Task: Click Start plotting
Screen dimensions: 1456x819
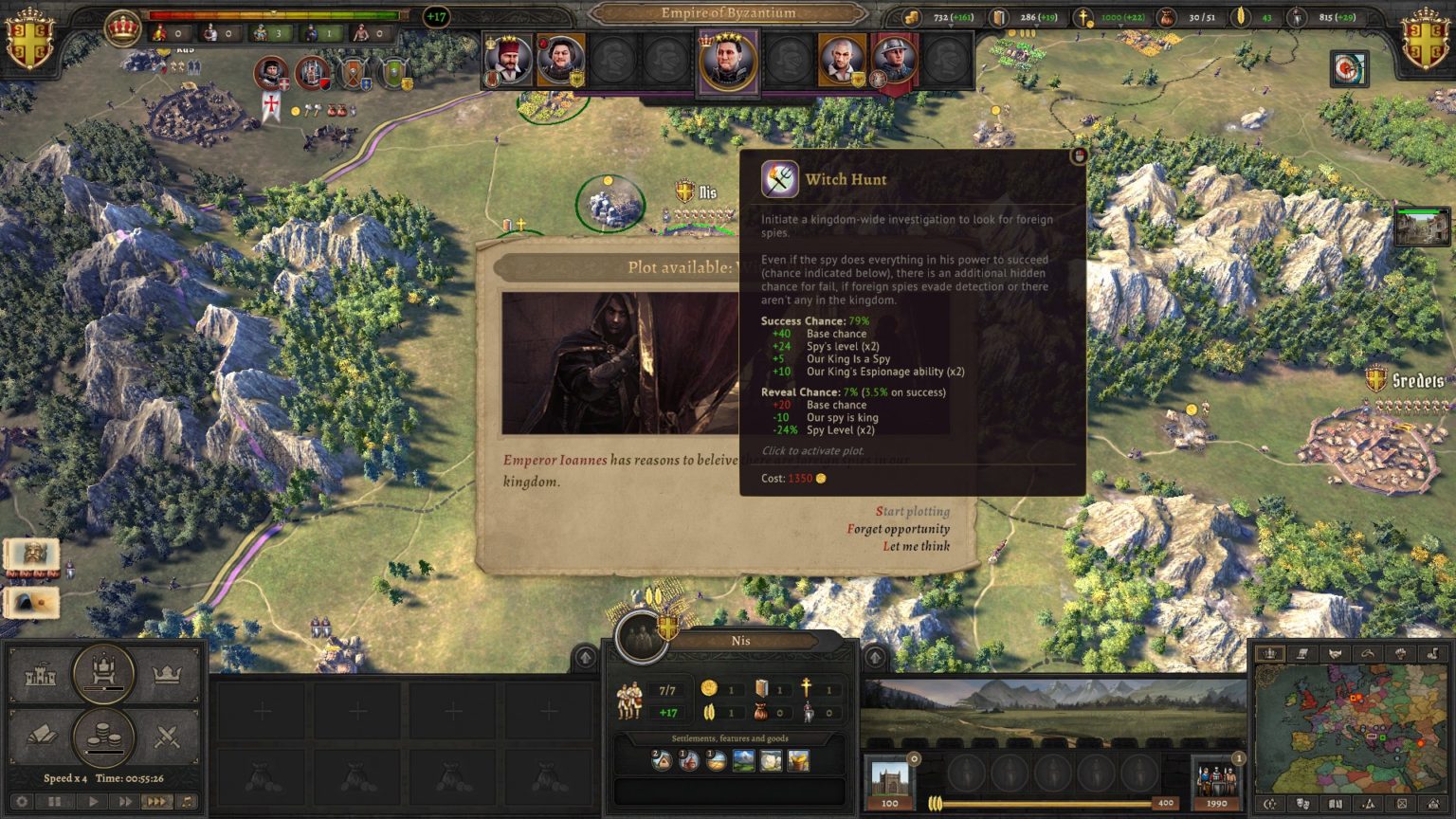Action: tap(913, 509)
